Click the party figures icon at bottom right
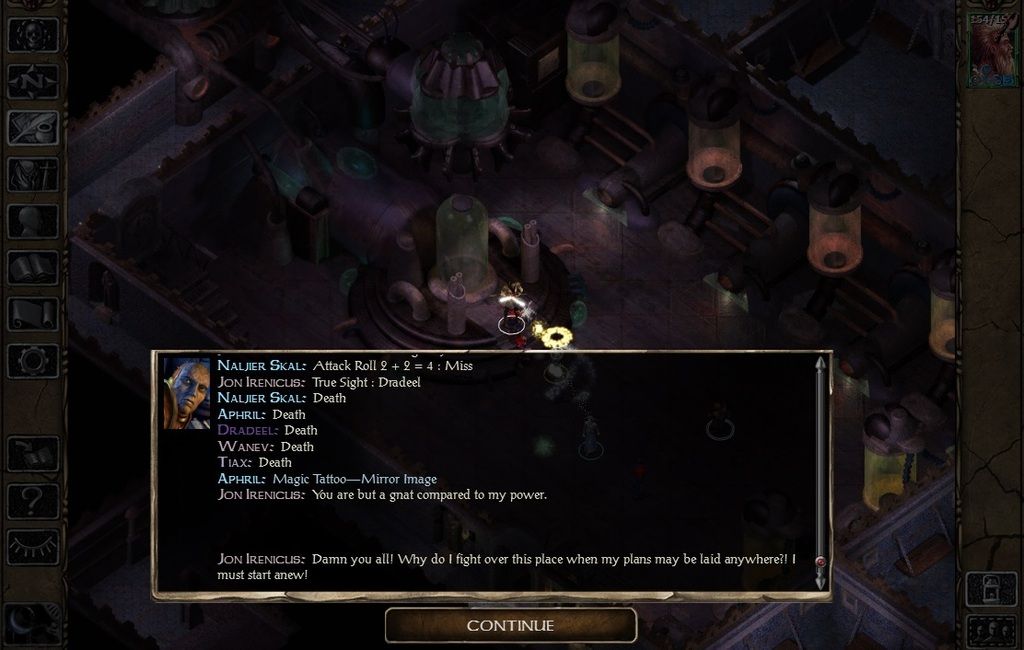 pos(991,631)
